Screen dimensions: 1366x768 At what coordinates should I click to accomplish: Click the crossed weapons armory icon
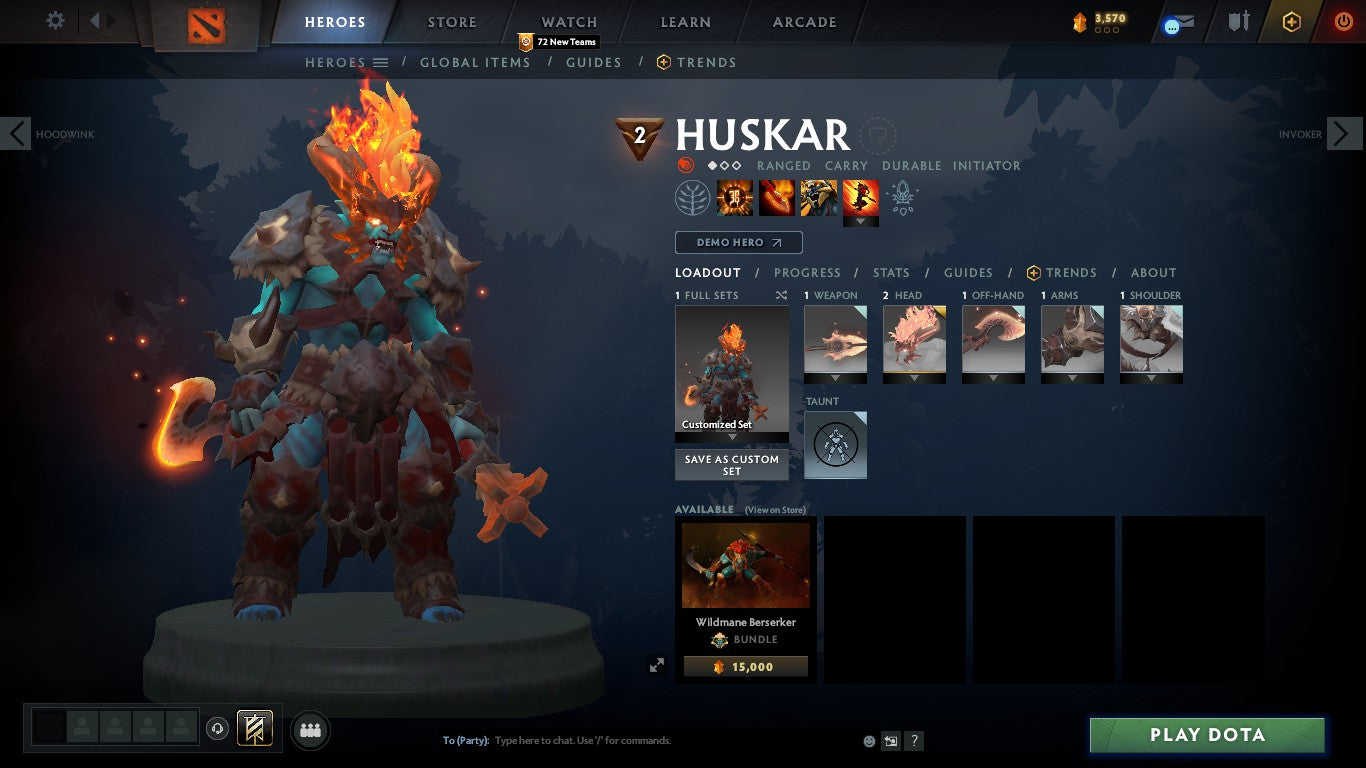click(x=1238, y=21)
